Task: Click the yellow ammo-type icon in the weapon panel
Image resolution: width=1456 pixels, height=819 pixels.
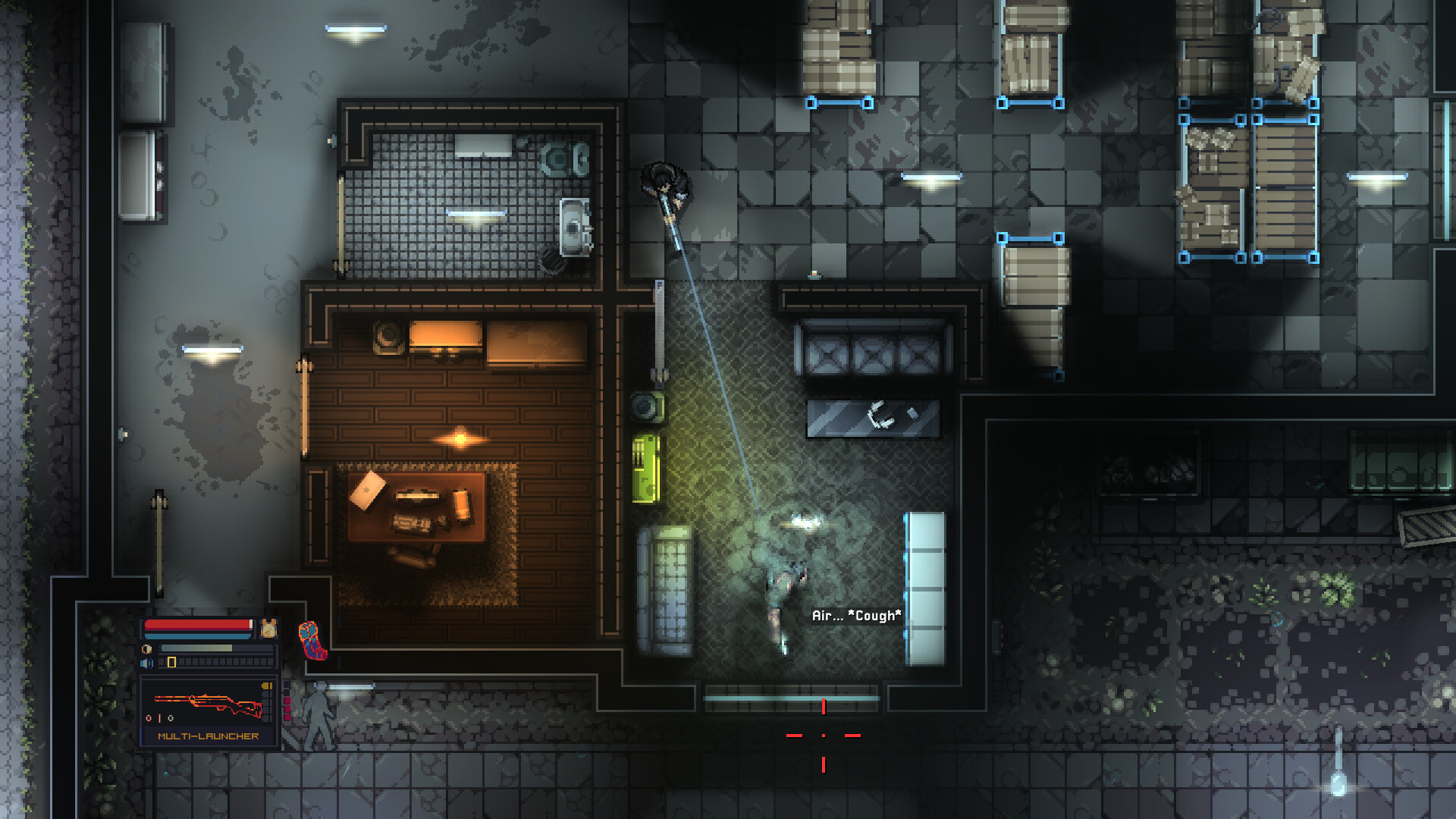Action: click(x=267, y=687)
